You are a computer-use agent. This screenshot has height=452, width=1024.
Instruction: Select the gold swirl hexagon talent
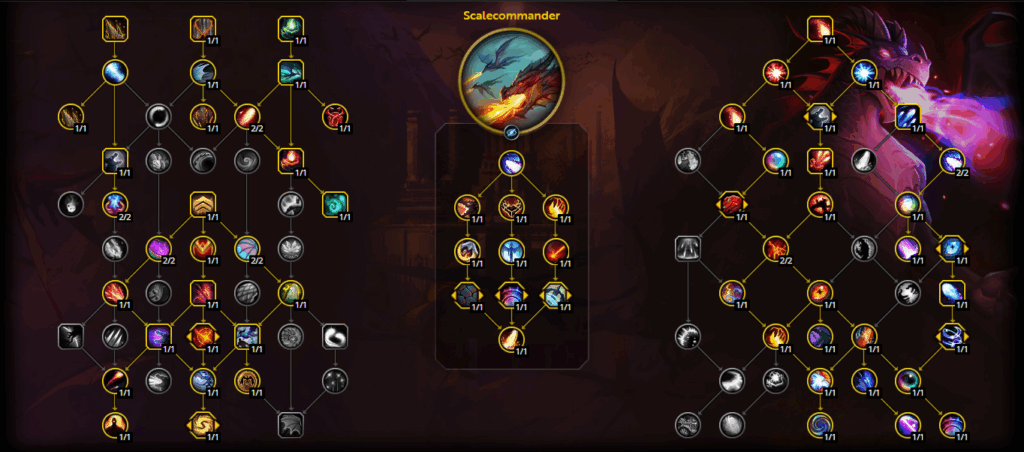pyautogui.click(x=203, y=424)
